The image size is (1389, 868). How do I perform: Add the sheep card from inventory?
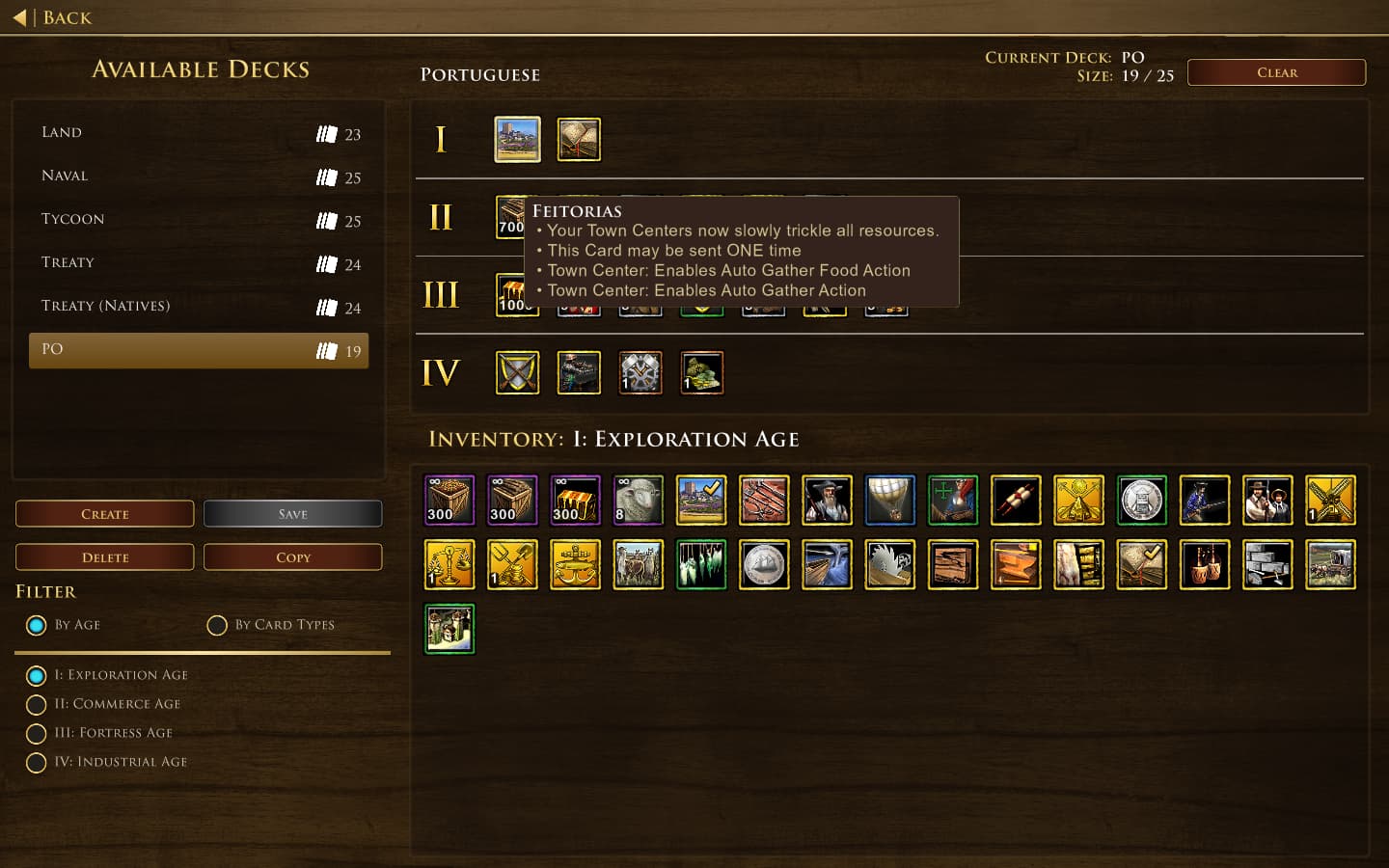(639, 500)
